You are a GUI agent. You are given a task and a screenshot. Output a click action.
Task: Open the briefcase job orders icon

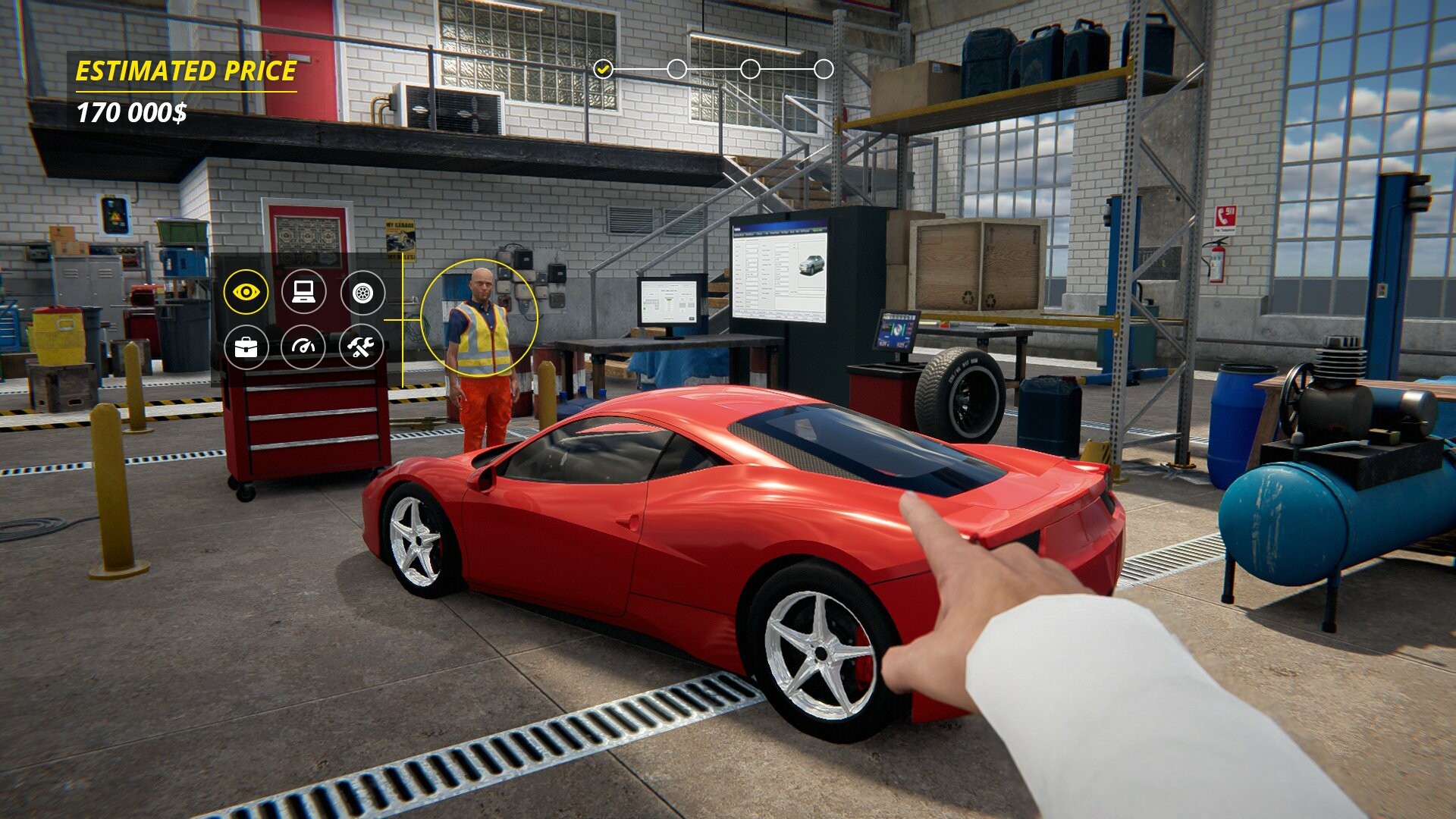tap(245, 347)
